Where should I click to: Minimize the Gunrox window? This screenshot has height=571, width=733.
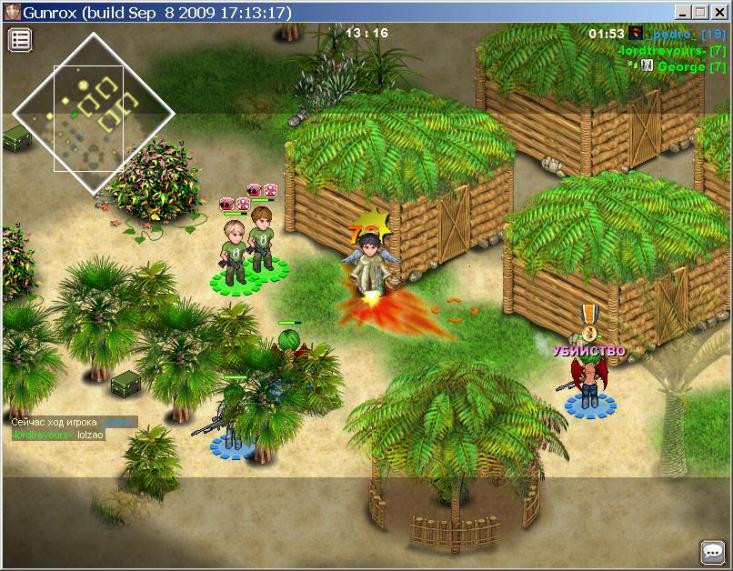[x=683, y=12]
